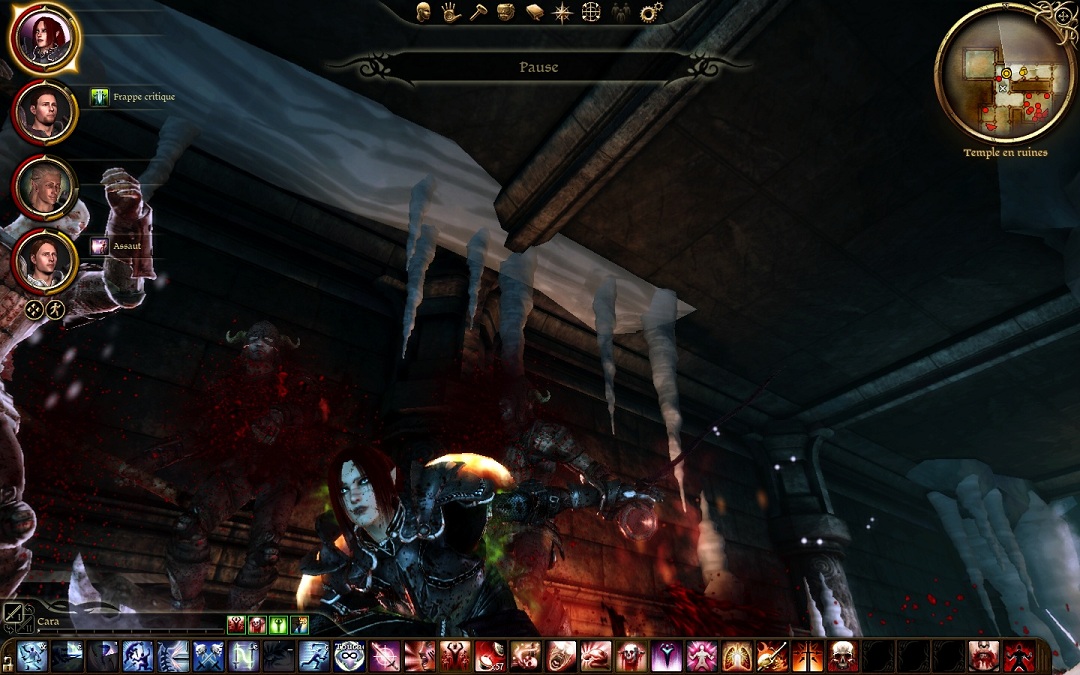Open the game options gears icon
Image resolution: width=1080 pixels, height=675 pixels.
point(651,12)
